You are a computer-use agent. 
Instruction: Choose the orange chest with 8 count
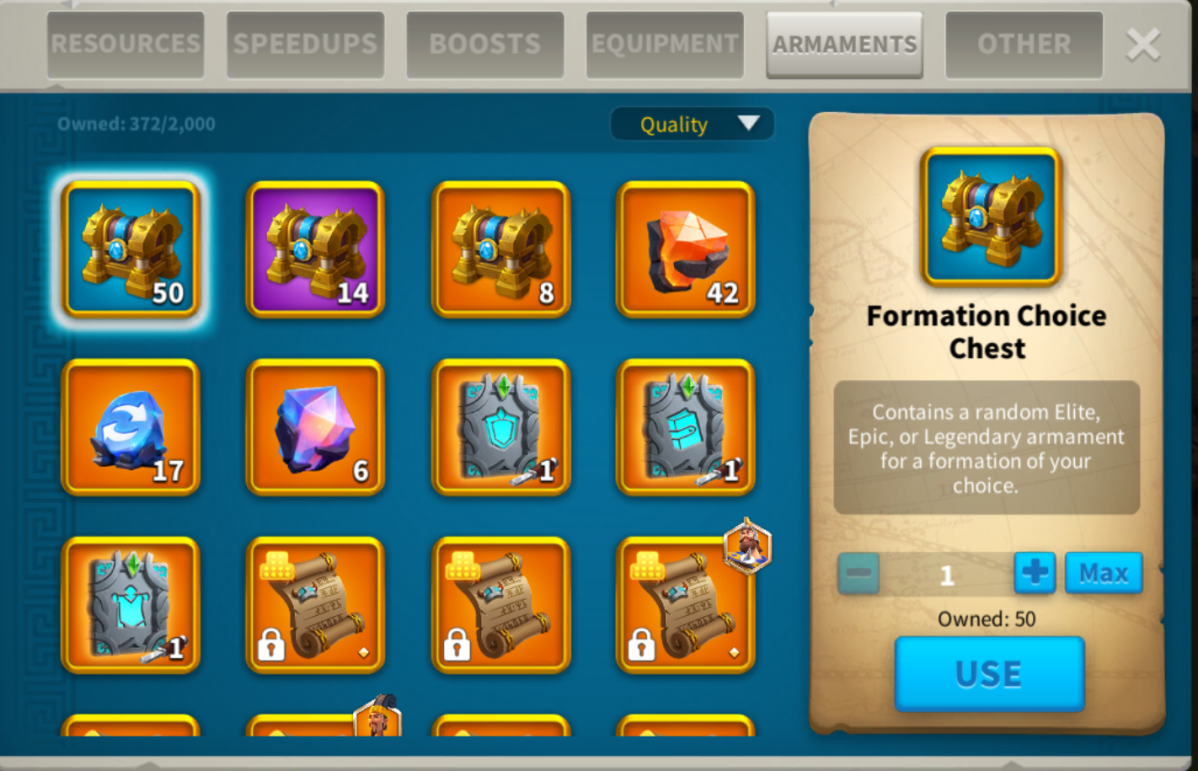pos(501,249)
